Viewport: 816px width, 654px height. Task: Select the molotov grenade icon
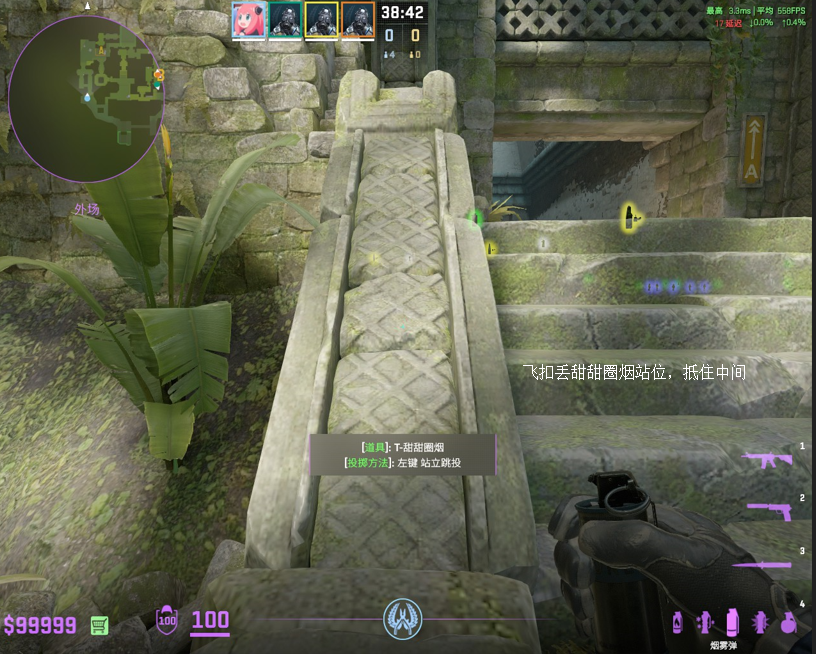(678, 622)
